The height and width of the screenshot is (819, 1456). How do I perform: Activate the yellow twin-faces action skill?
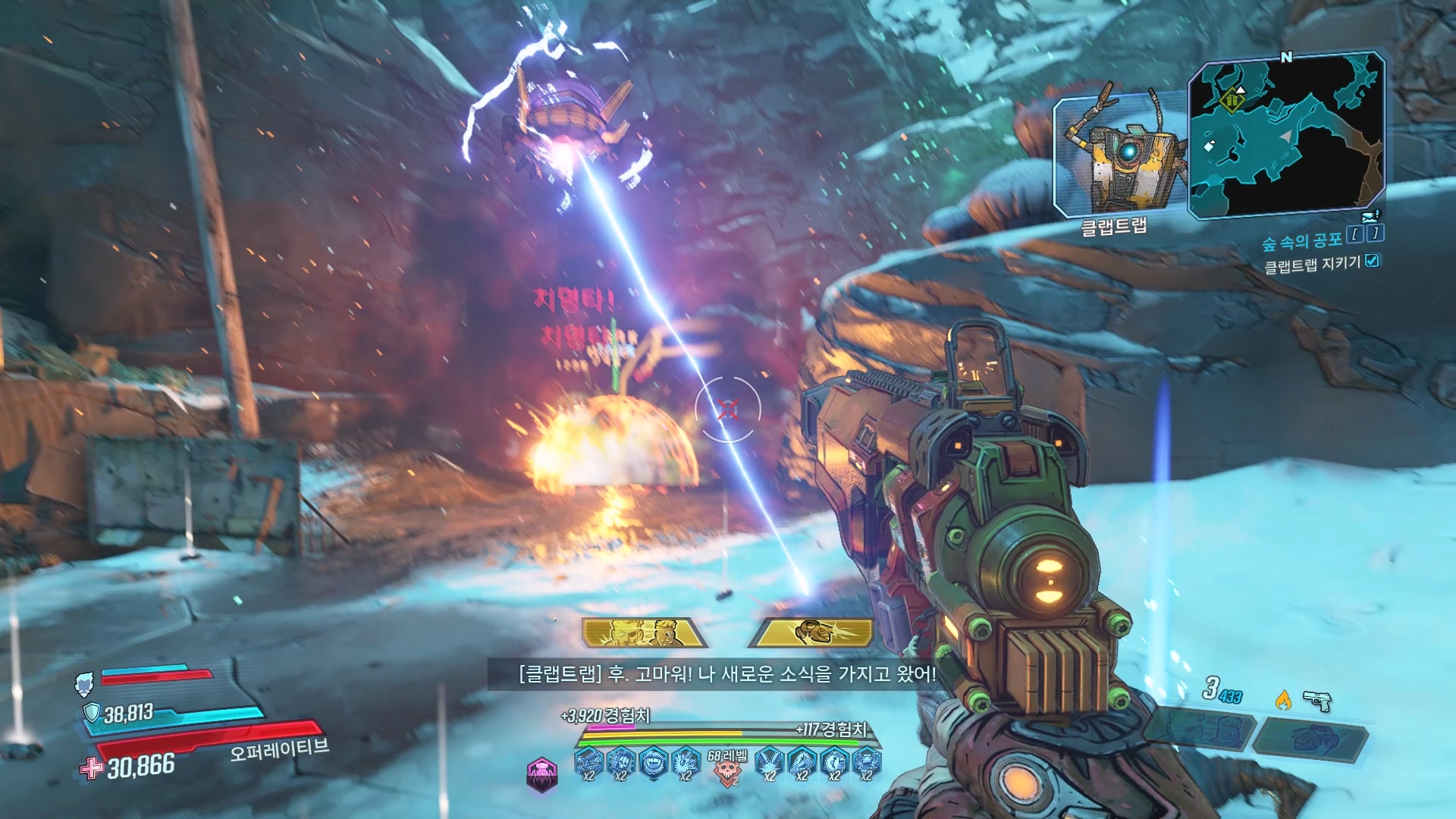(x=644, y=632)
